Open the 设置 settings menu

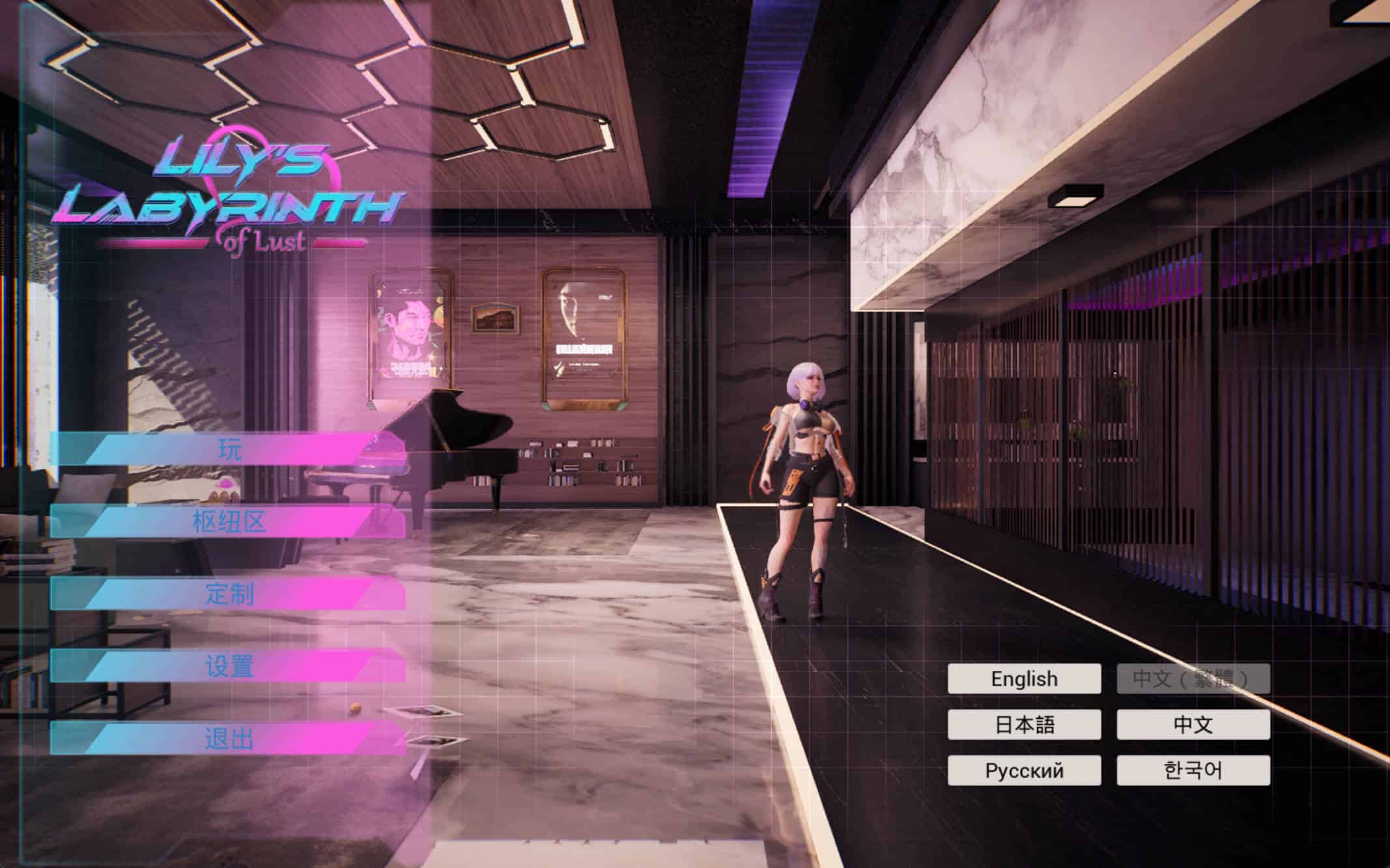(229, 666)
